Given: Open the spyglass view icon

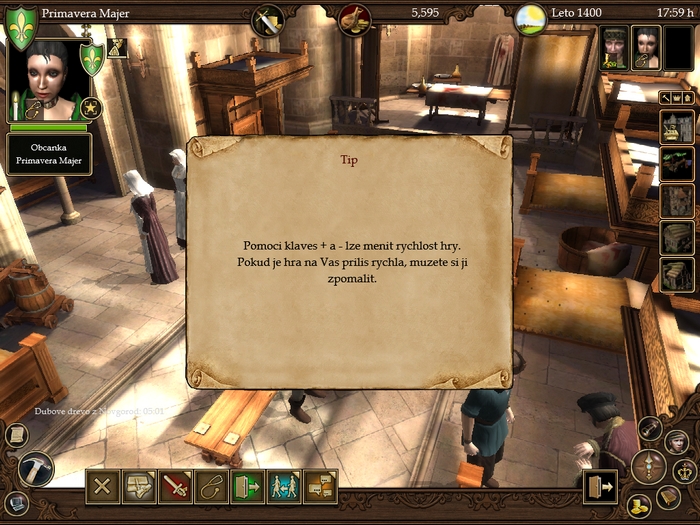Looking at the screenshot, I should click(x=650, y=429).
